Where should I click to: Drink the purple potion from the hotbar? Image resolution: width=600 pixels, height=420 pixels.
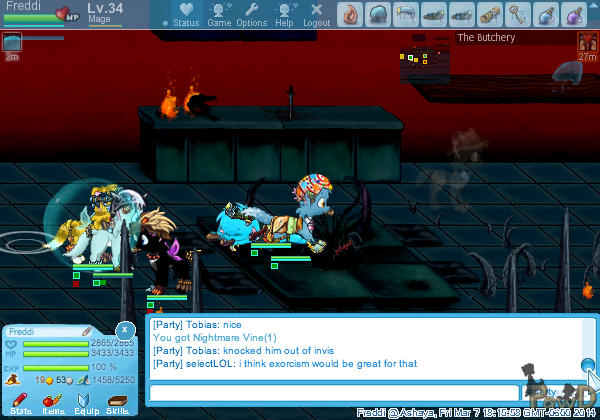click(x=574, y=14)
